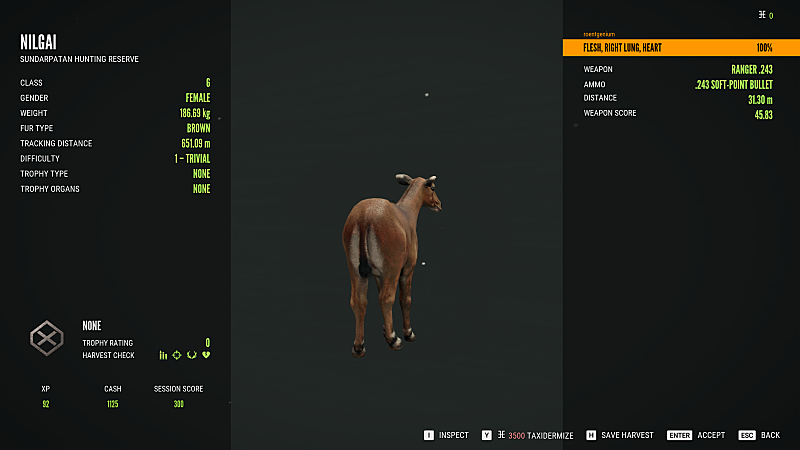The width and height of the screenshot is (800, 450).
Task: Go back from the harvest screen
Action: click(763, 435)
